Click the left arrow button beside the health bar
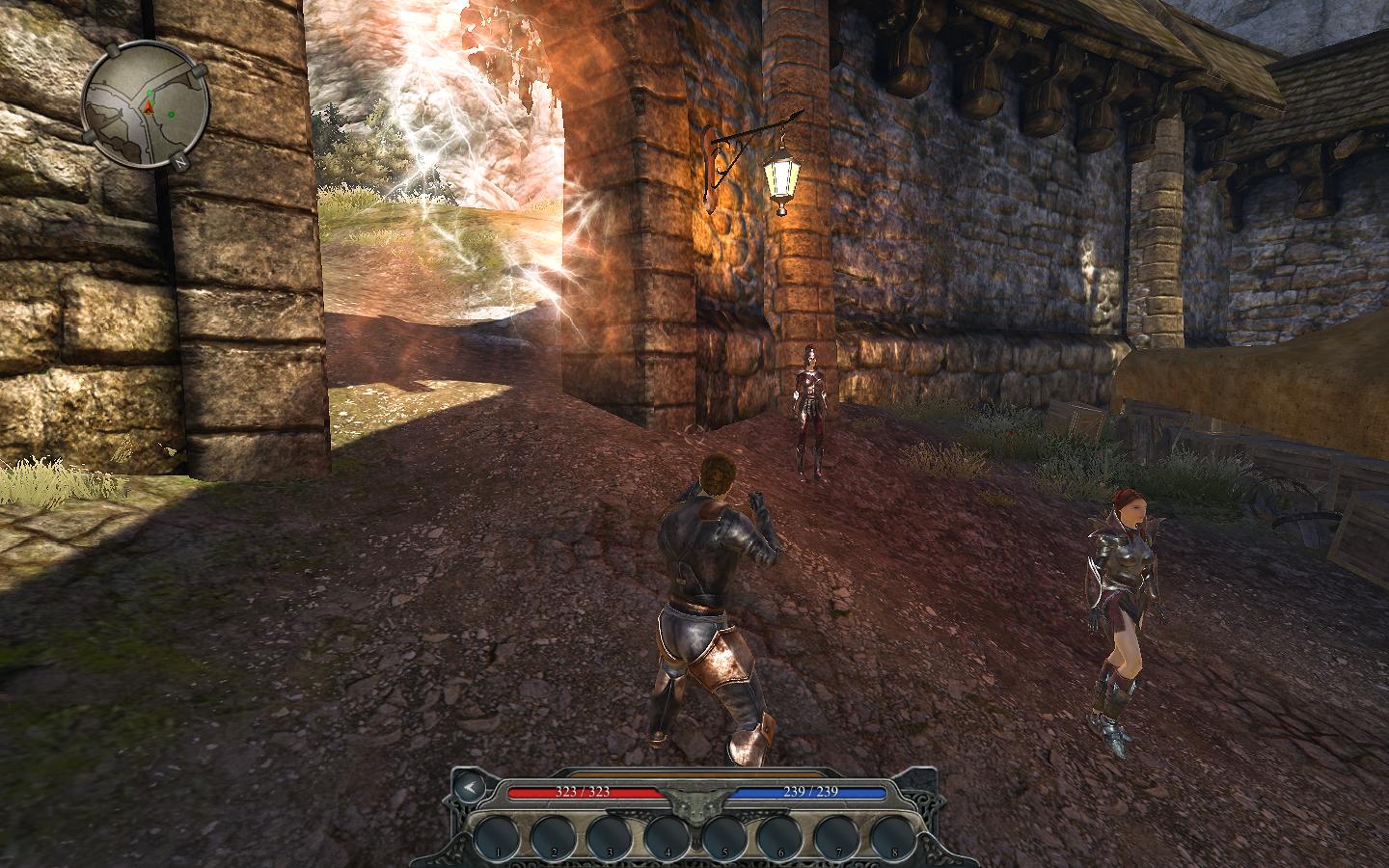This screenshot has height=868, width=1389. [x=471, y=786]
